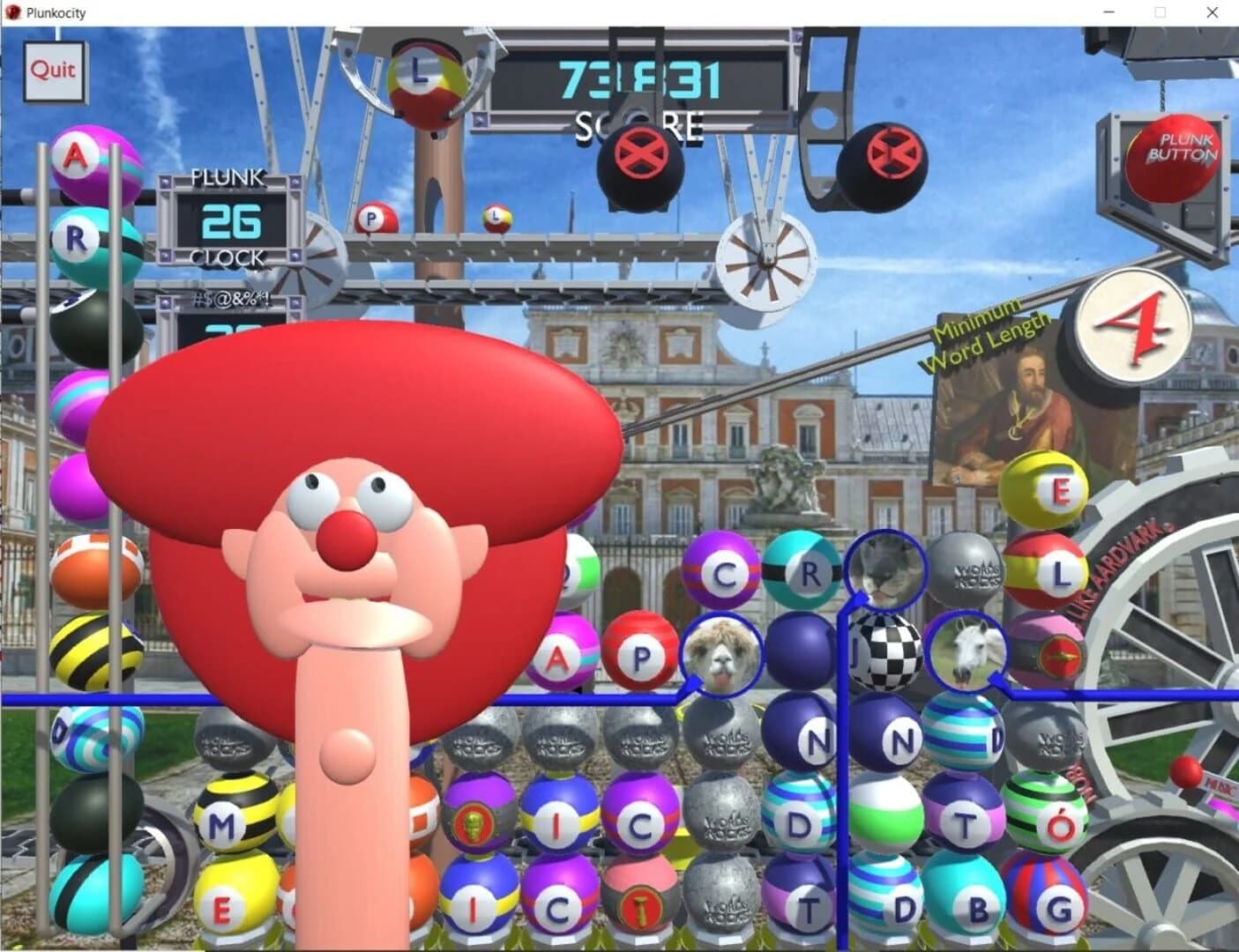Image resolution: width=1239 pixels, height=952 pixels.
Task: Click the letter C ball next to R
Action: click(726, 573)
